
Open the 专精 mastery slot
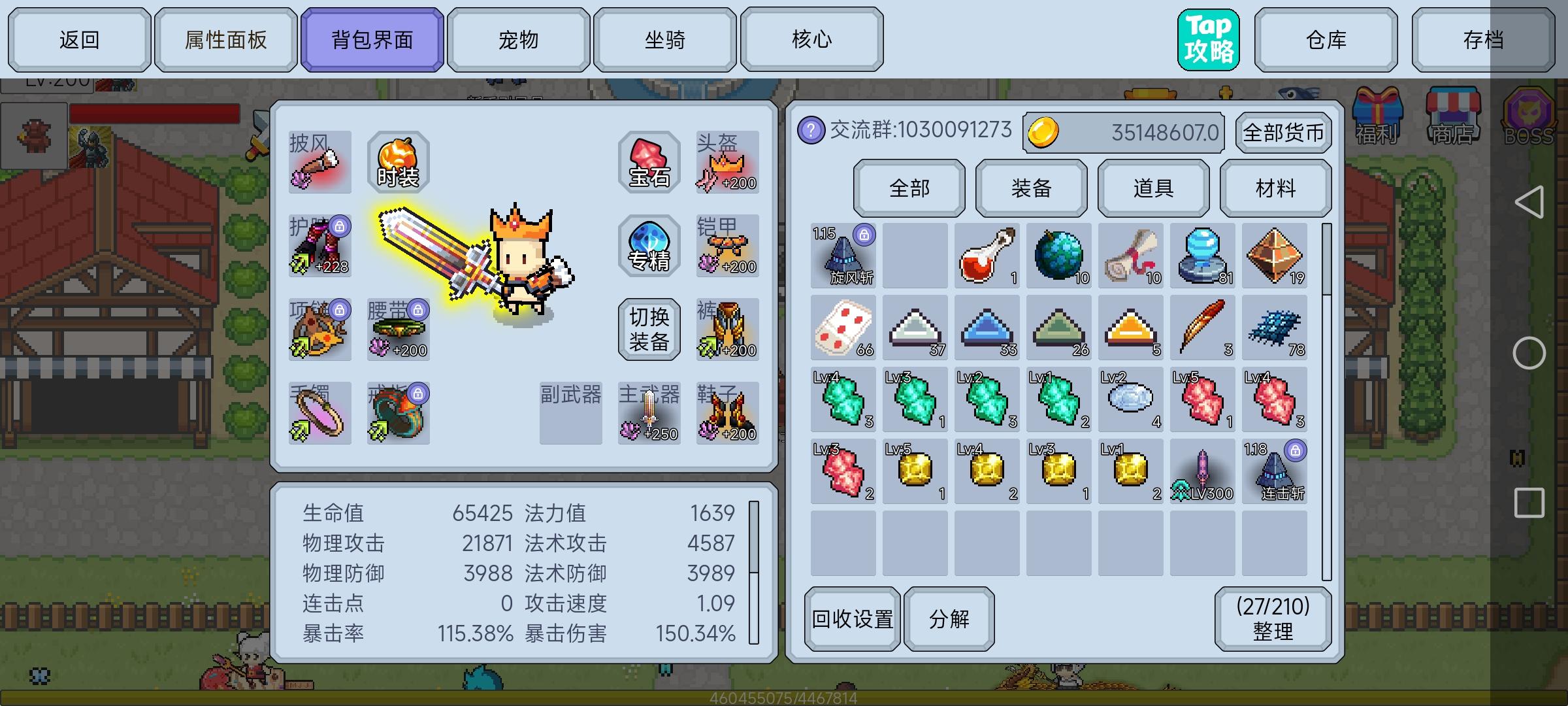pyautogui.click(x=649, y=247)
